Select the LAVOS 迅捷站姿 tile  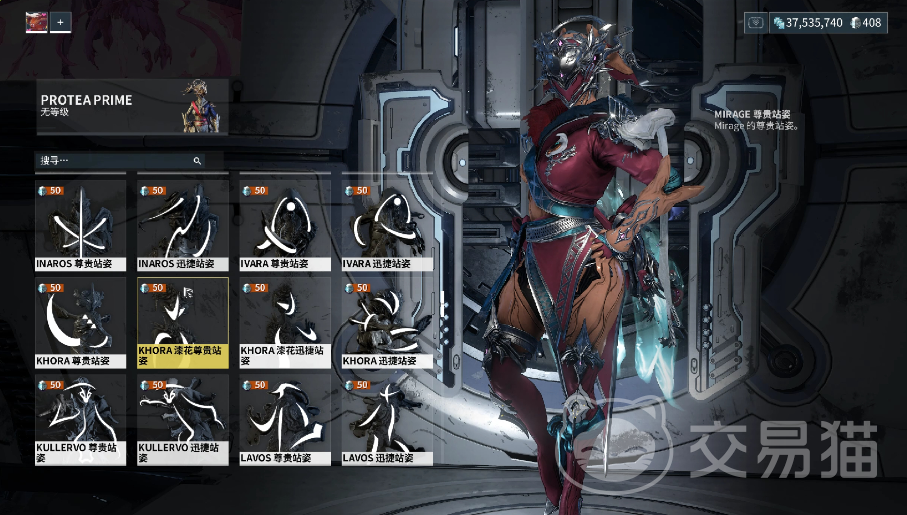(x=386, y=419)
